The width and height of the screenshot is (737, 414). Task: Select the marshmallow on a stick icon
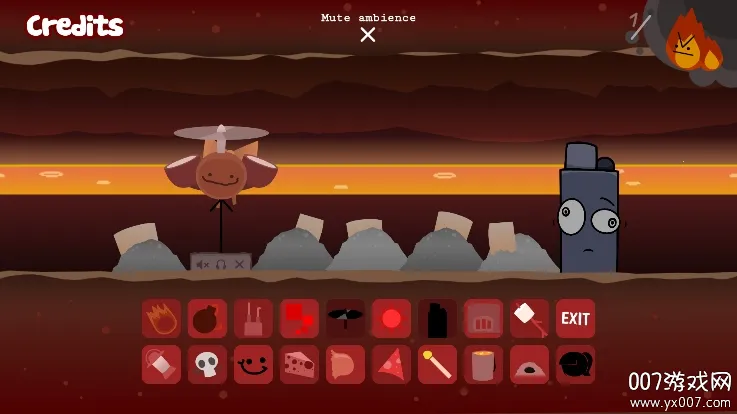click(530, 319)
